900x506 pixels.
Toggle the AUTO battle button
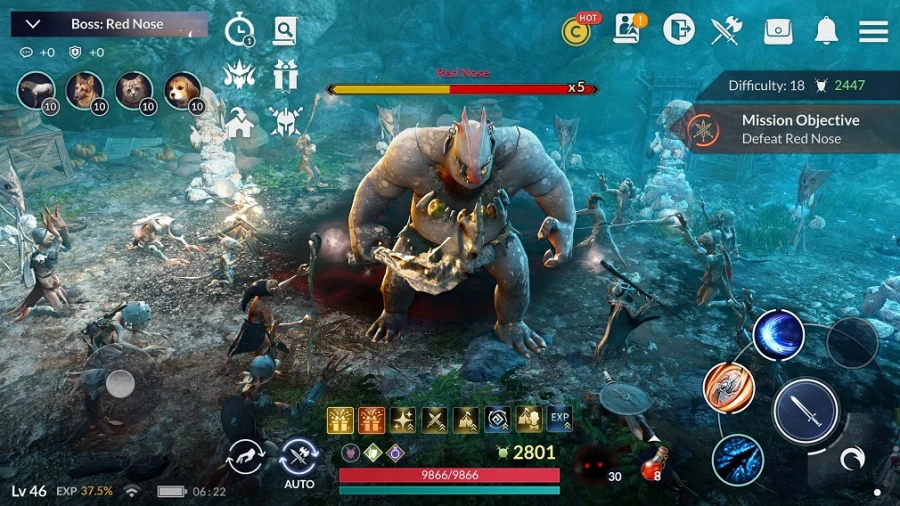(x=299, y=461)
